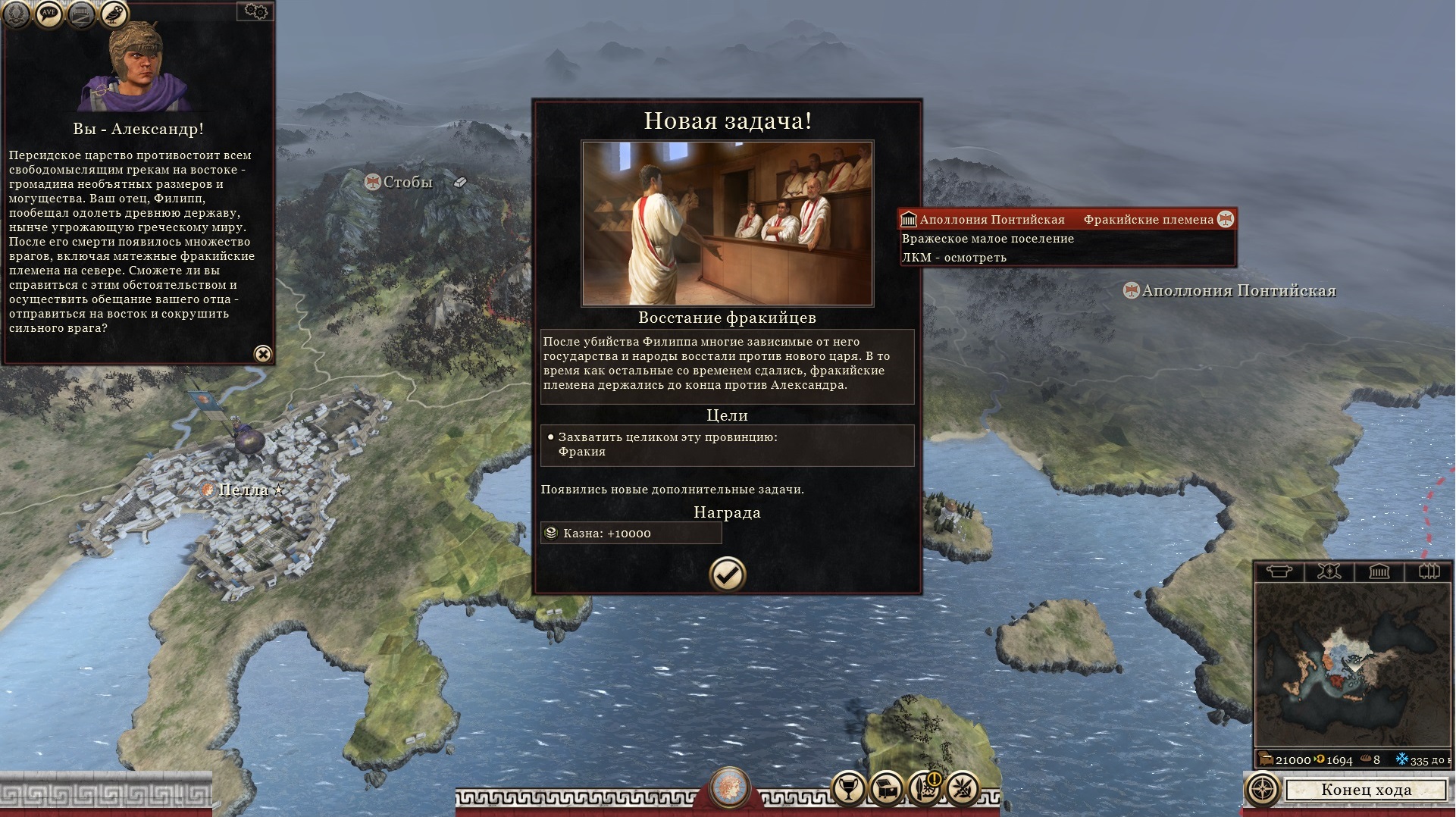Open the goblet cup round button
The width and height of the screenshot is (1456, 817).
point(849,789)
